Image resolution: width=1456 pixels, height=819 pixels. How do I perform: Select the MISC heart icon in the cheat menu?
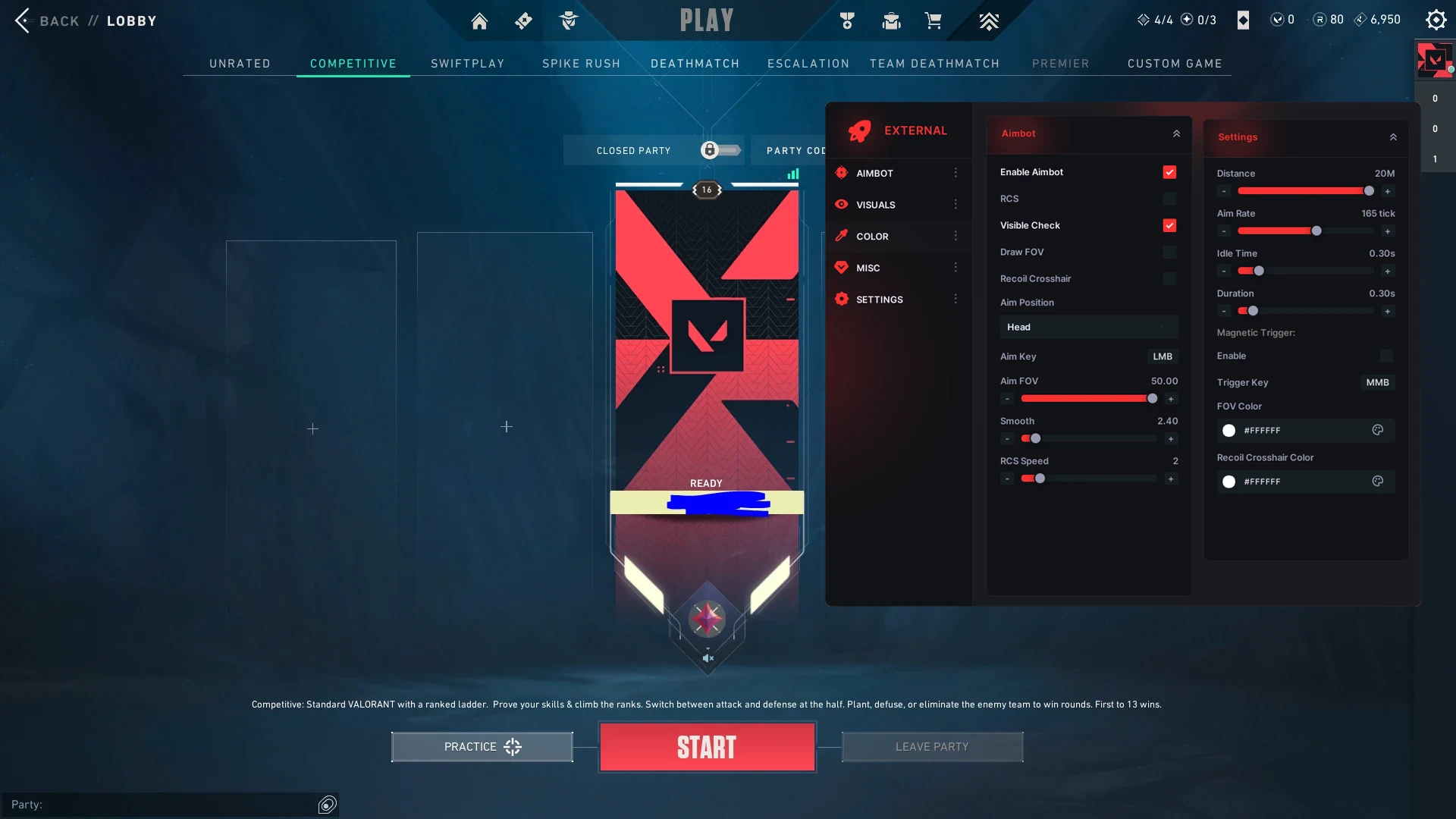point(842,267)
